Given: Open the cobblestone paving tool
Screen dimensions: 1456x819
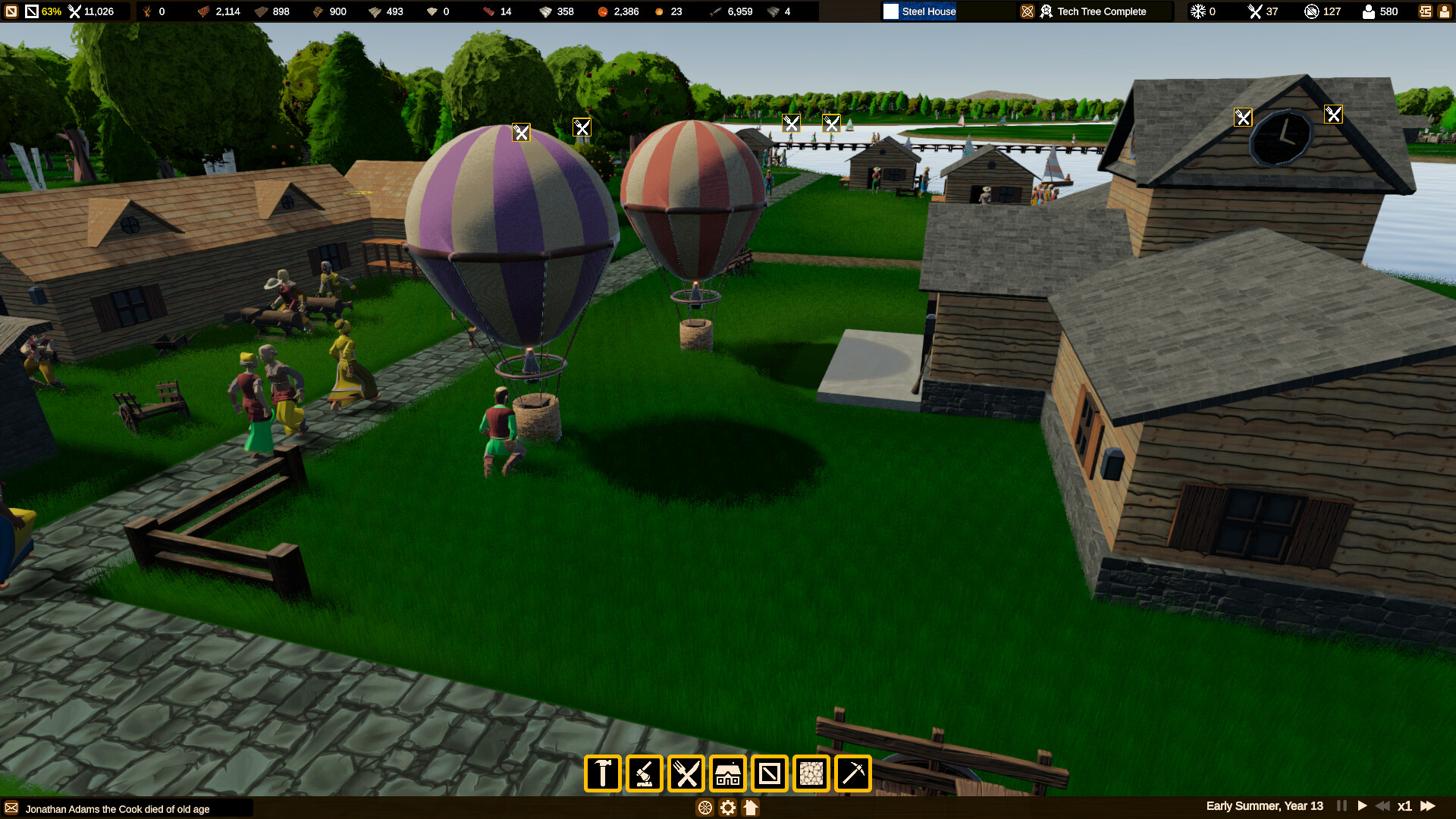Looking at the screenshot, I should pos(811,773).
